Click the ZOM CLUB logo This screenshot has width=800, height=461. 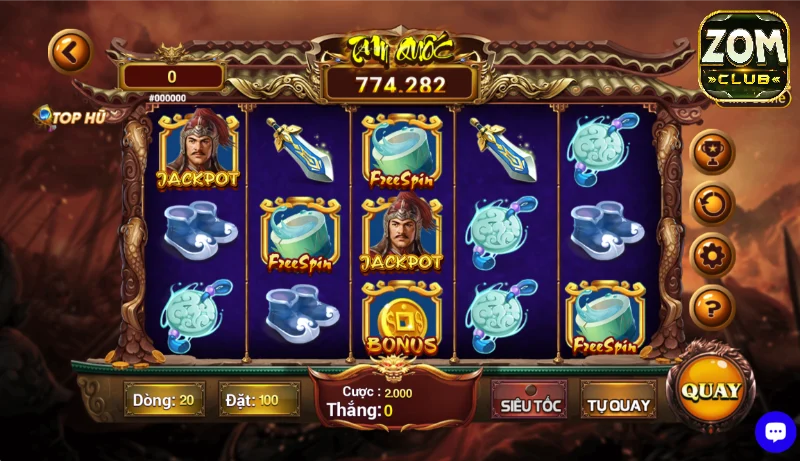[x=743, y=56]
